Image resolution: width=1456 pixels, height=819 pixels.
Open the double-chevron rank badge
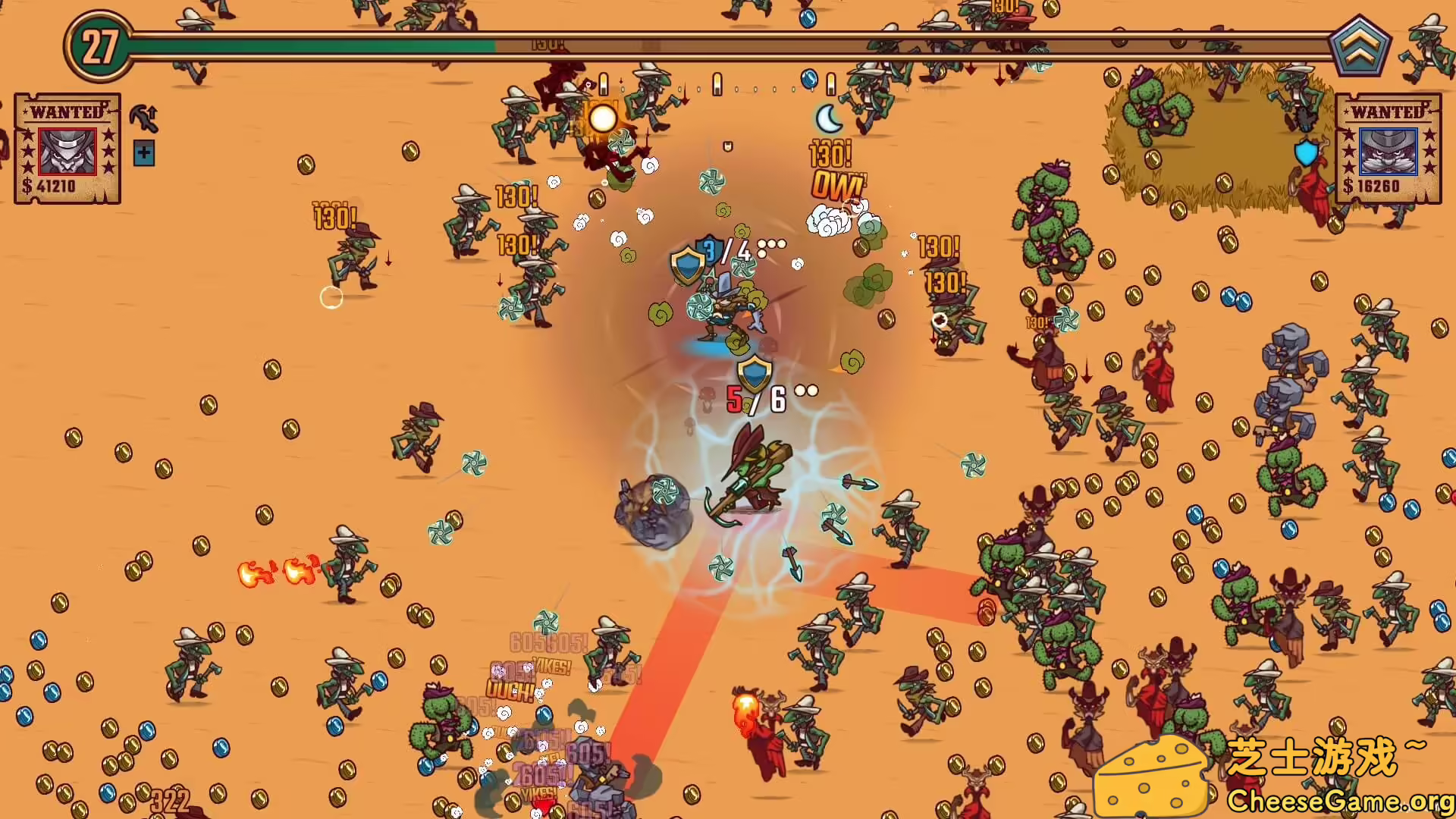(1360, 47)
